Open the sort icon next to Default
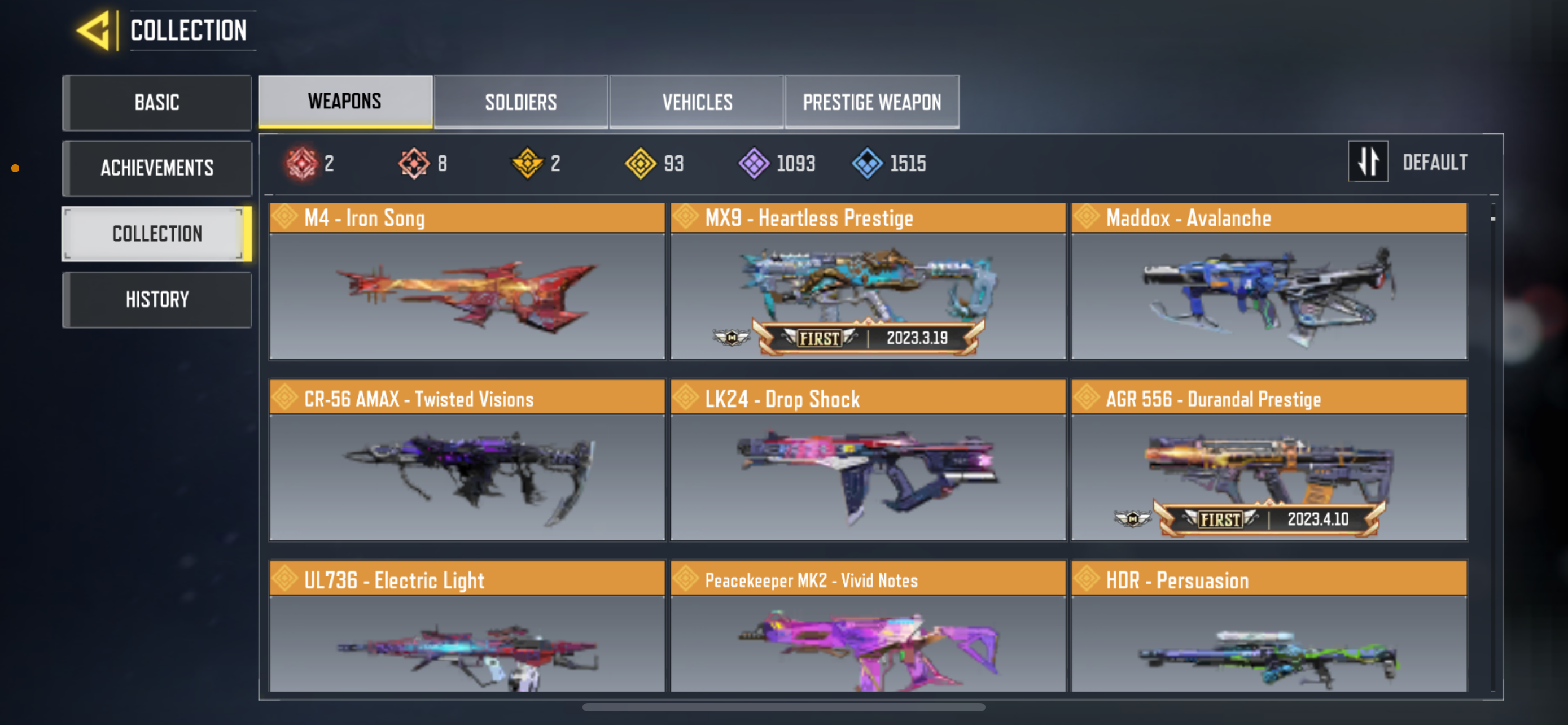Image resolution: width=1568 pixels, height=725 pixels. tap(1368, 161)
